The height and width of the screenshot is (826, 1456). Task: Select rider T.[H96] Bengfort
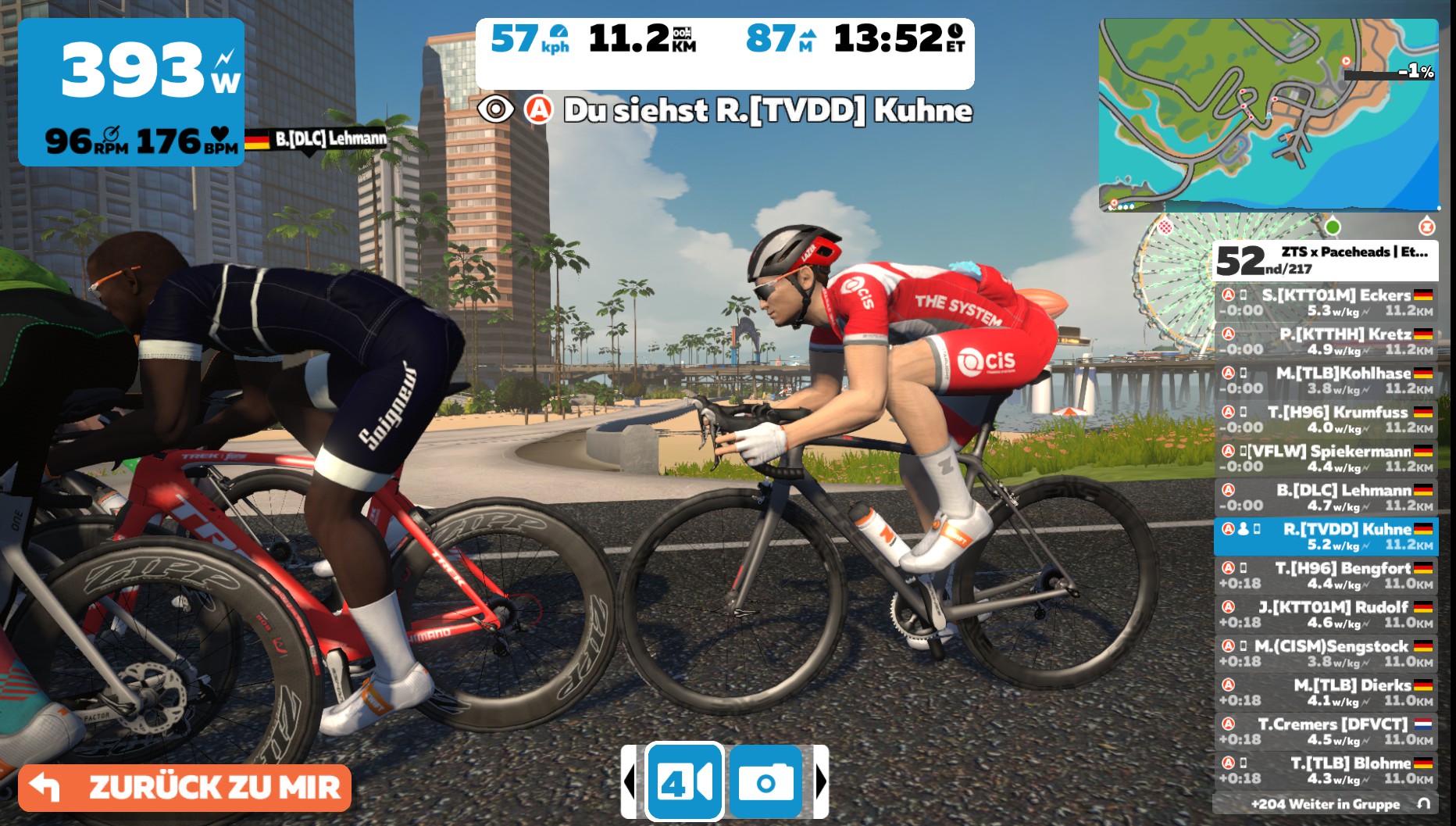1326,576
